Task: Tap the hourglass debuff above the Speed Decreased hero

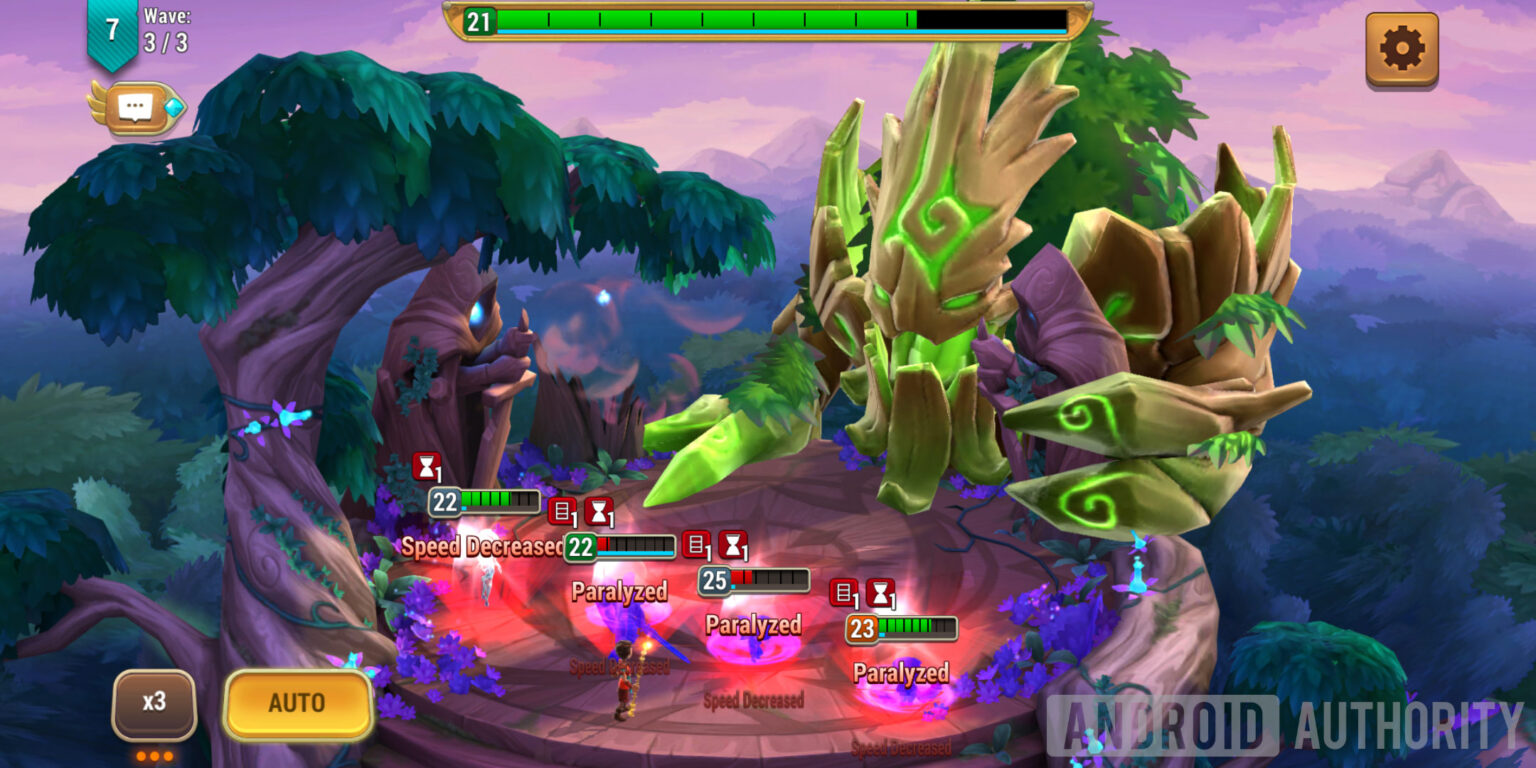Action: click(x=425, y=467)
